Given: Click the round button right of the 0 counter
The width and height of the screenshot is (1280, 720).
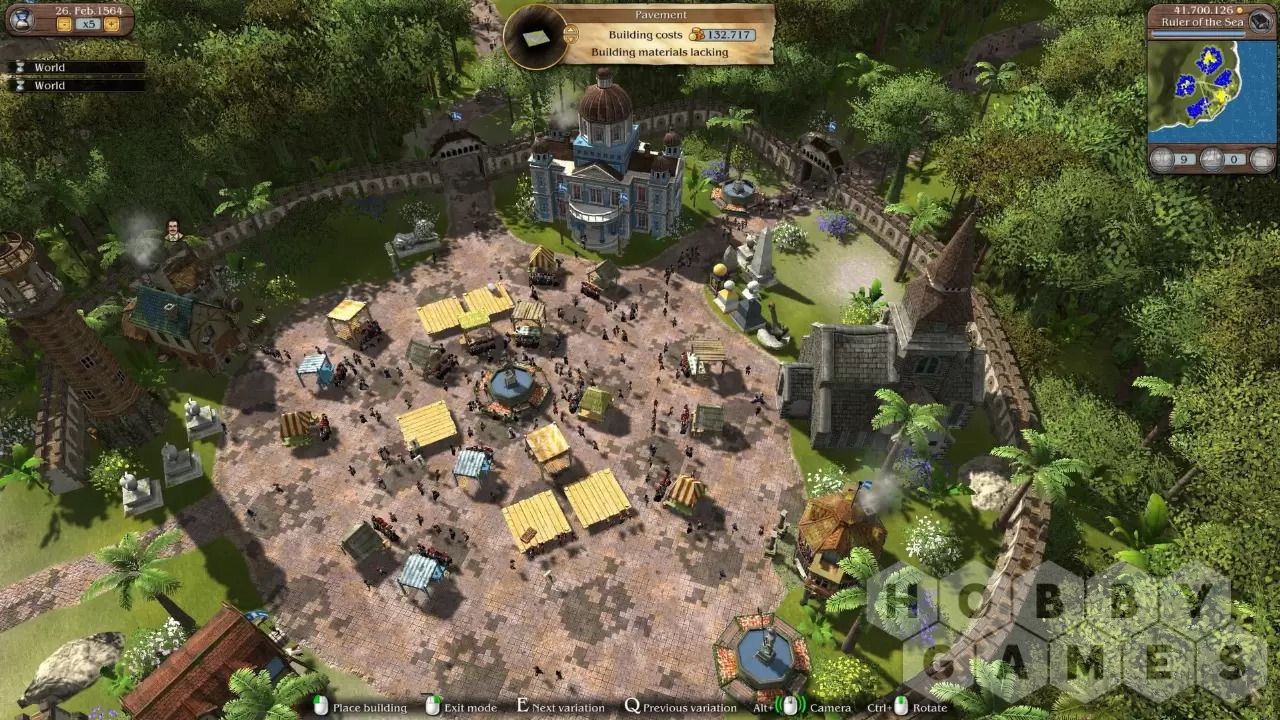Looking at the screenshot, I should [1261, 158].
